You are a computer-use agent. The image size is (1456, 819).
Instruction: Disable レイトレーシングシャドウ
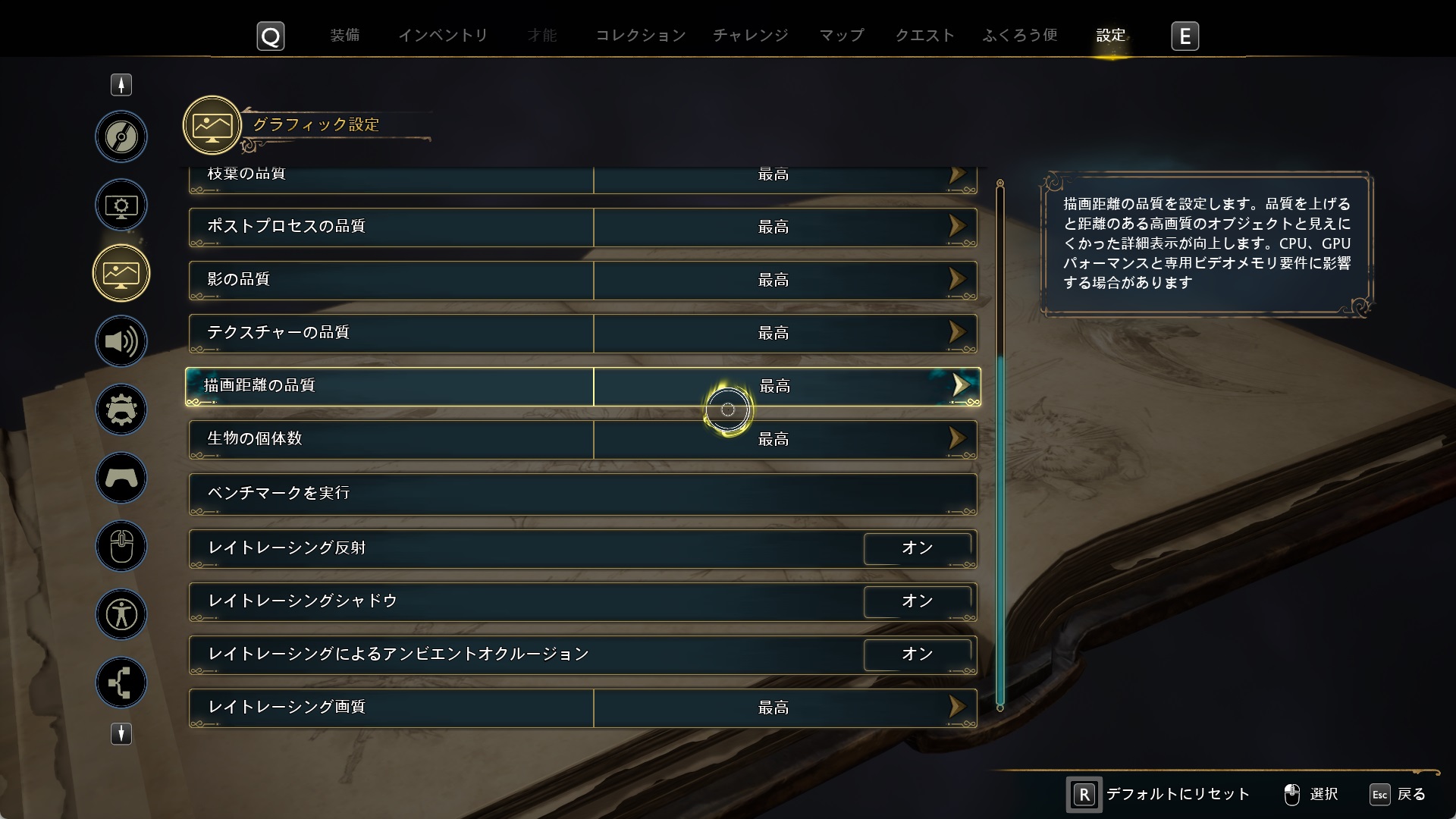coord(918,601)
